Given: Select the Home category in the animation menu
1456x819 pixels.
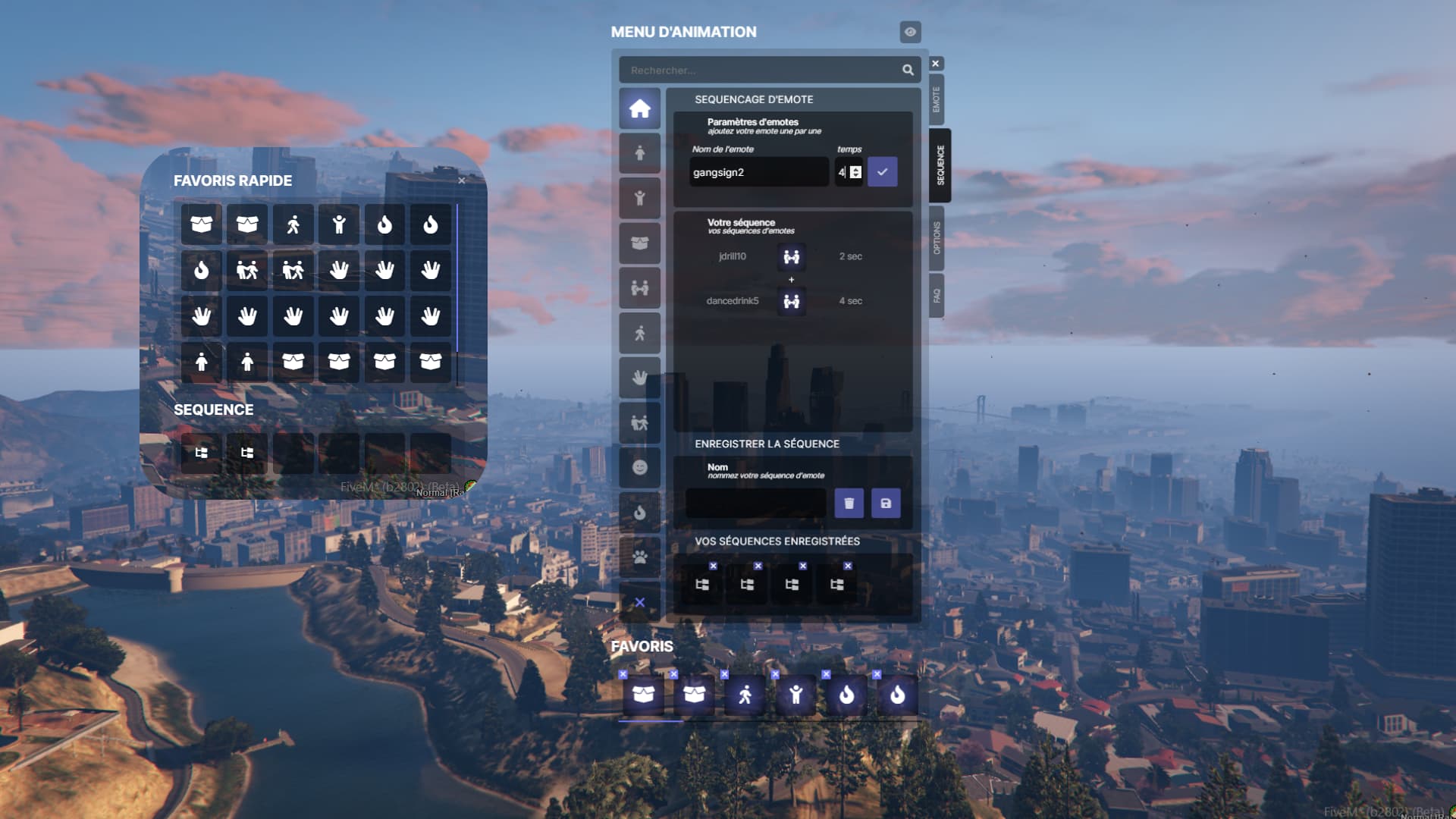Looking at the screenshot, I should [639, 109].
